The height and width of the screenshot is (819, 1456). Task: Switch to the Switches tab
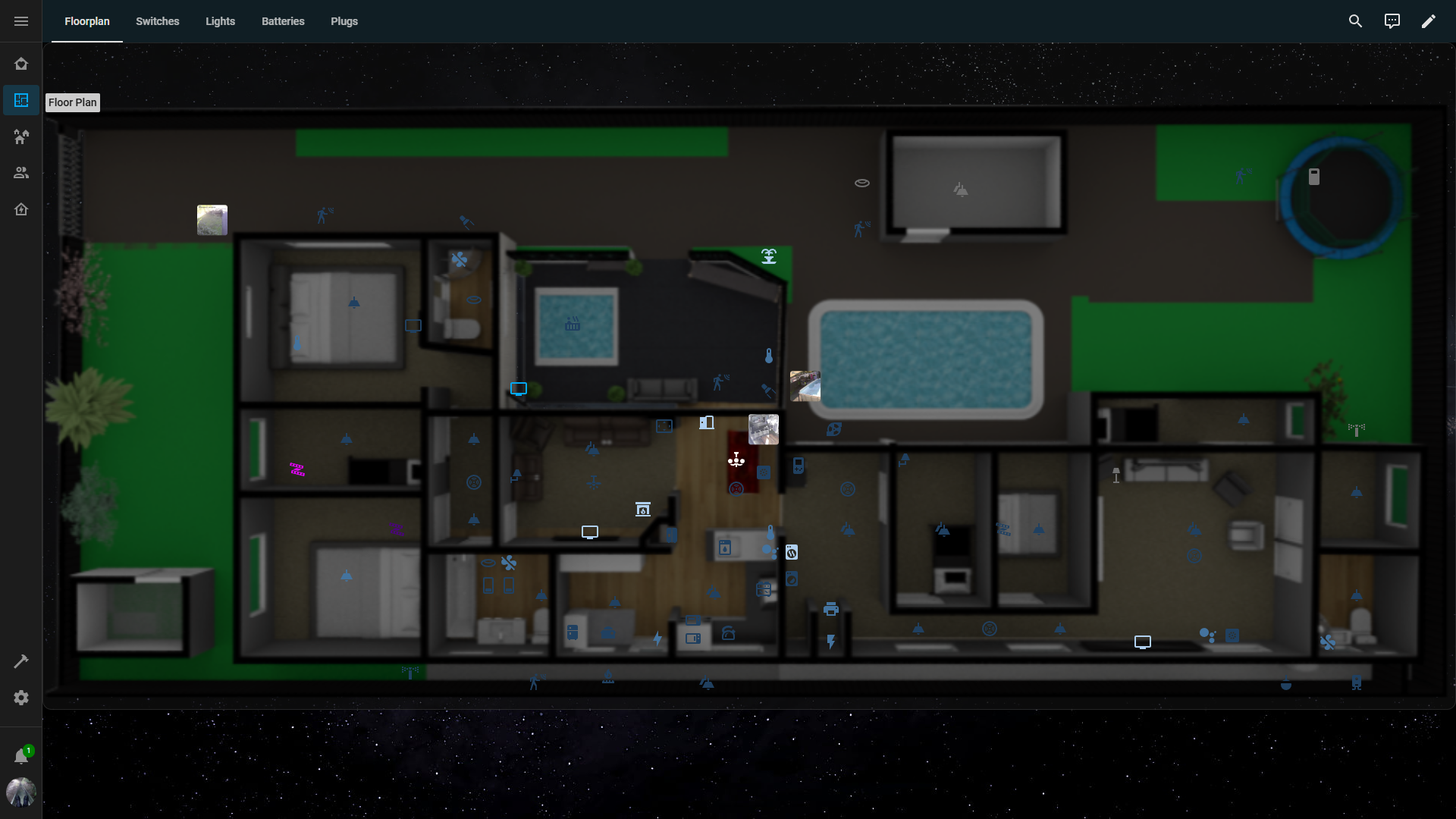pos(157,21)
